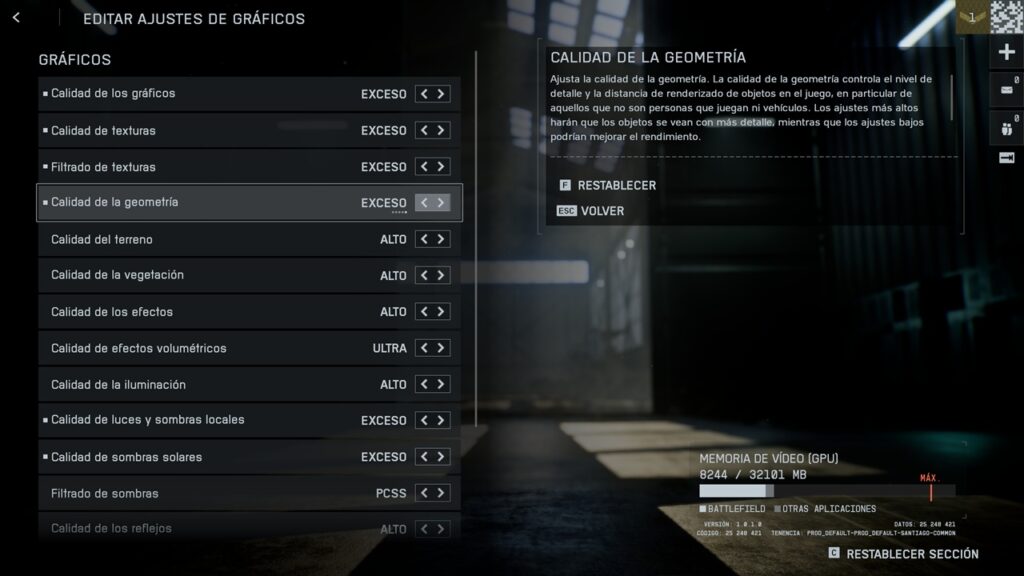Raise Calidad del terreno with right arrow
Screen dimensions: 1024x576
[441, 240]
